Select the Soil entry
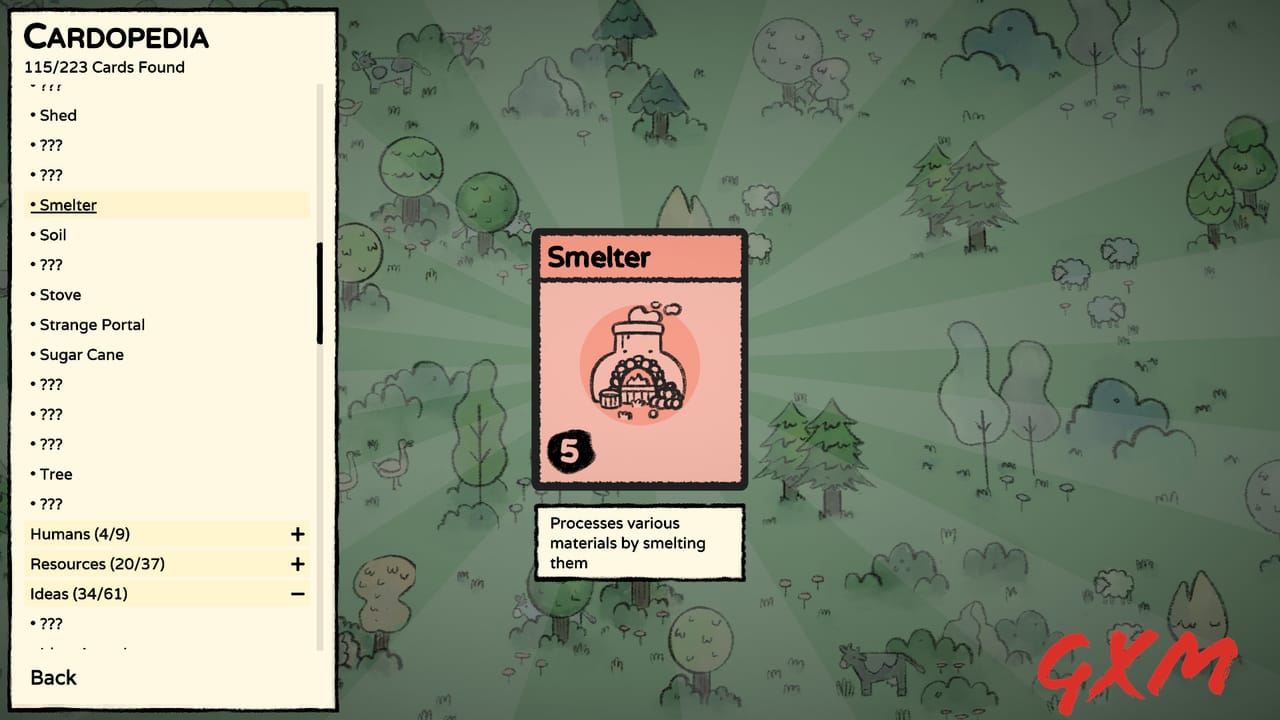 (53, 235)
